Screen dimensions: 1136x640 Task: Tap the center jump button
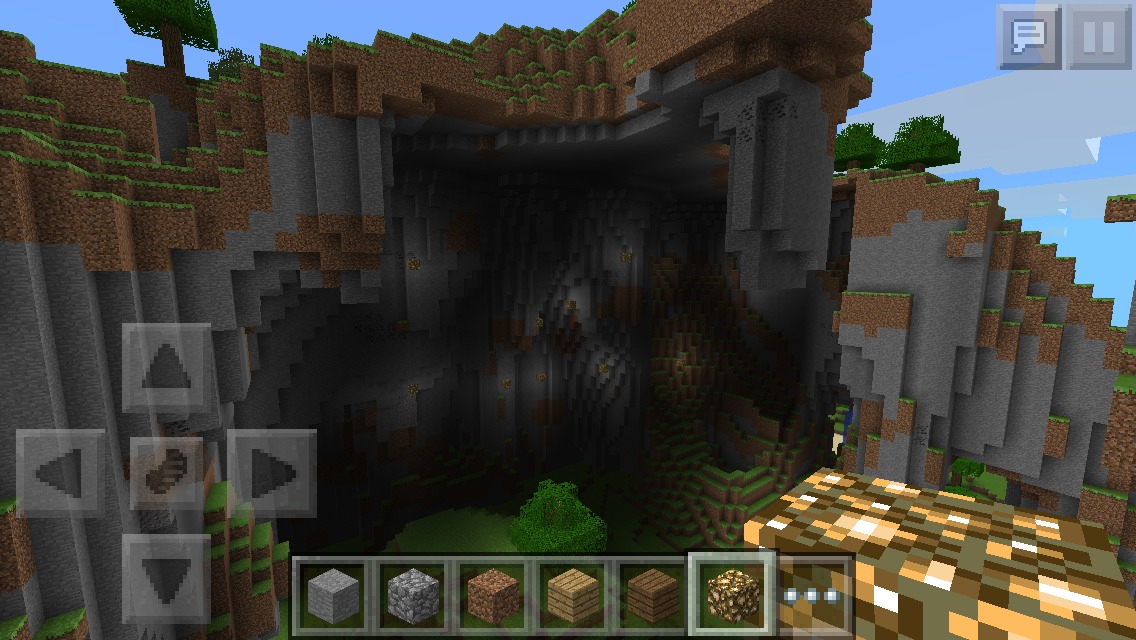[166, 473]
